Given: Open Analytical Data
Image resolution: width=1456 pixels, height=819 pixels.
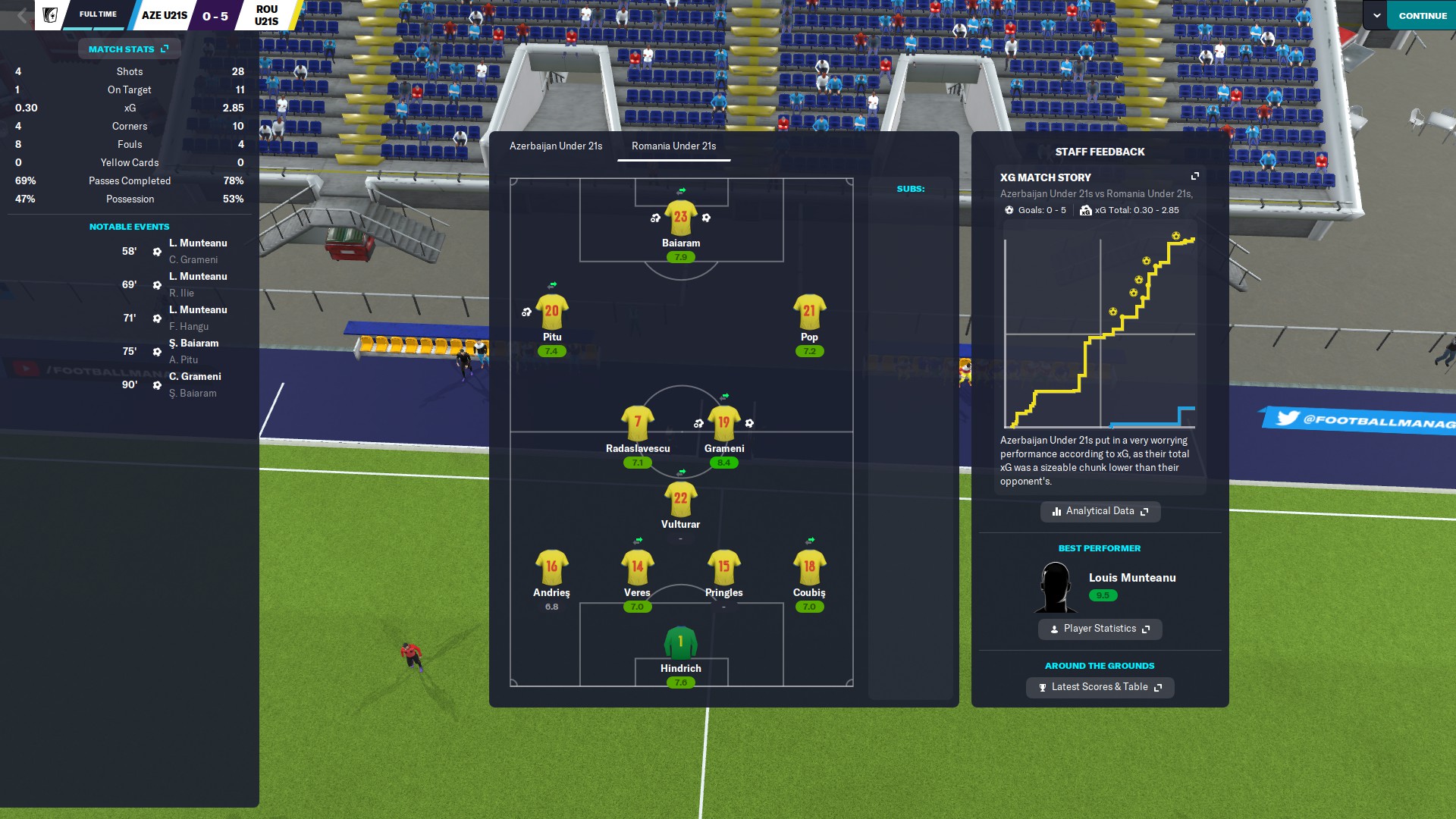Looking at the screenshot, I should [x=1100, y=511].
